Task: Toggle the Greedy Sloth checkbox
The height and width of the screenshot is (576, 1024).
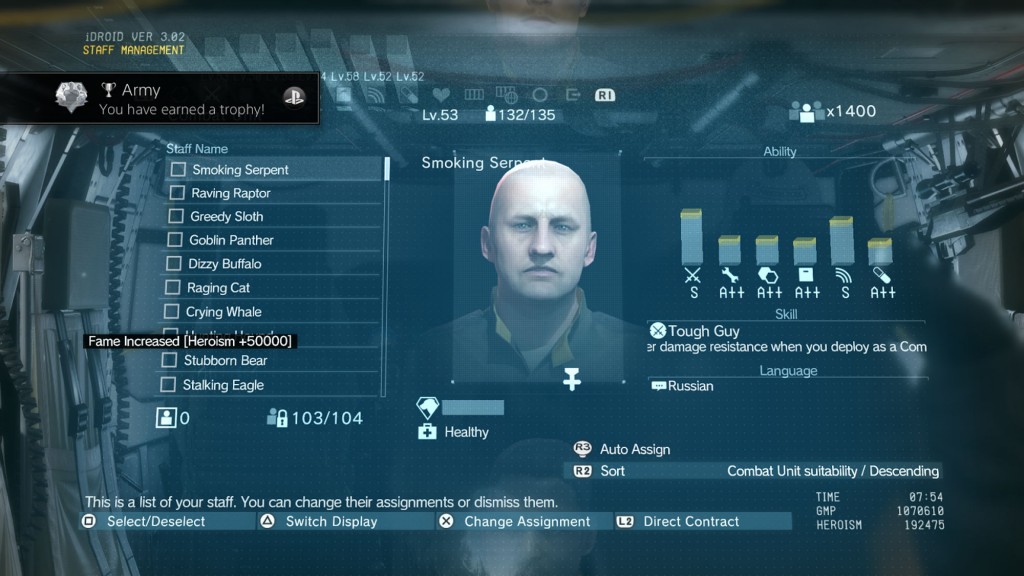Action: click(177, 217)
